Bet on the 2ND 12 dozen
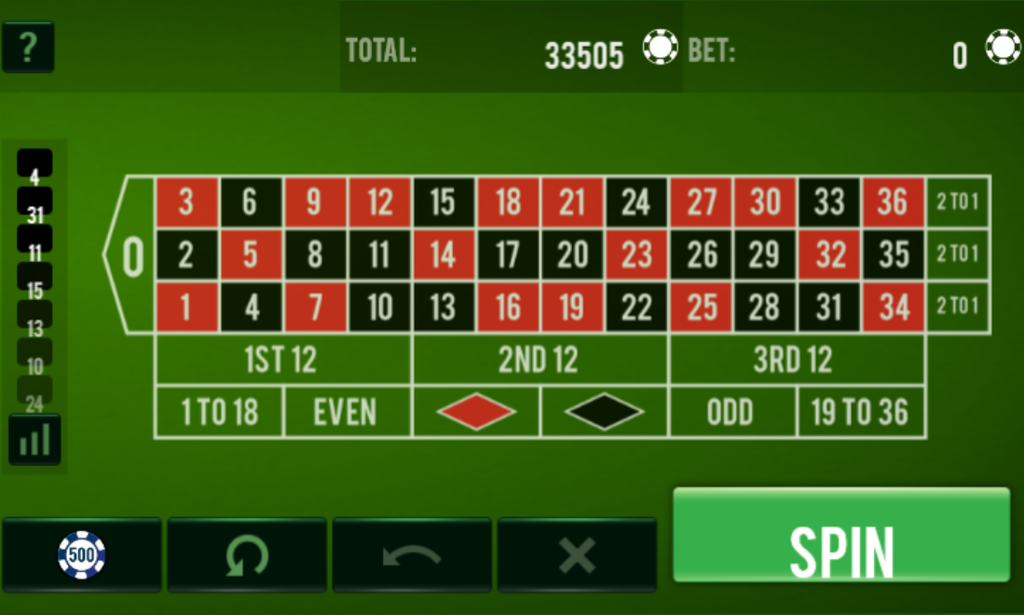The height and width of the screenshot is (615, 1024). (x=540, y=360)
